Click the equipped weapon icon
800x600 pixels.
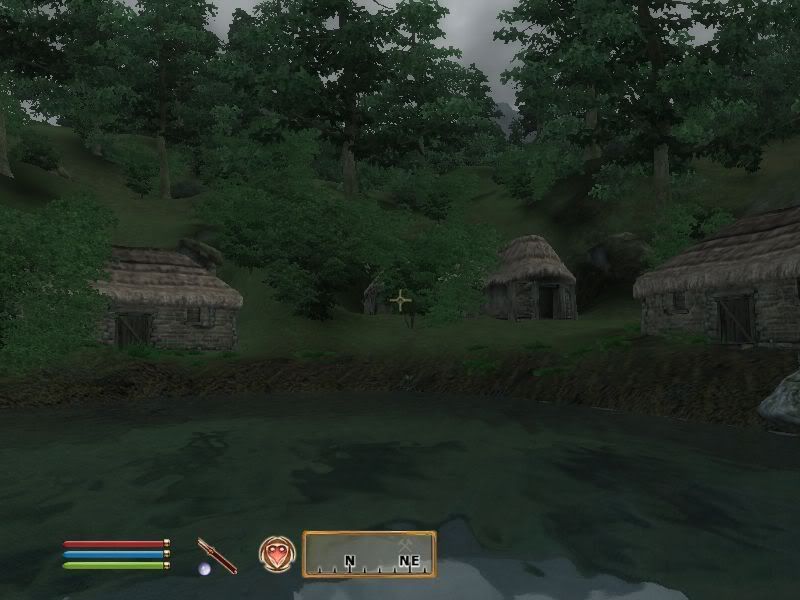(216, 555)
